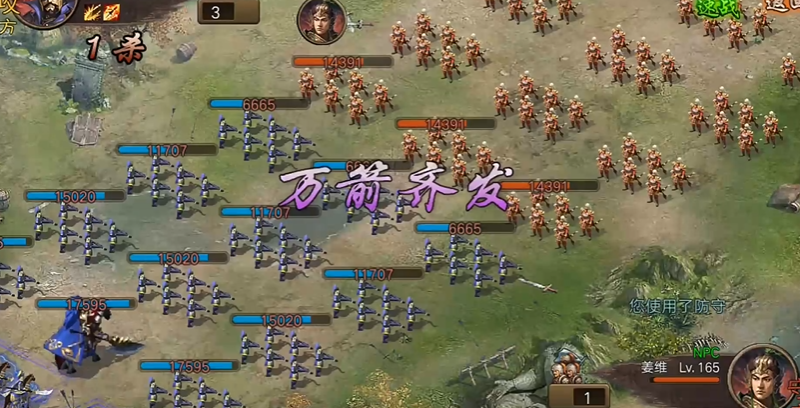Viewport: 800px width, 408px height.
Task: Open Jiang Wei's NPC portrait
Action: pyautogui.click(x=761, y=375)
